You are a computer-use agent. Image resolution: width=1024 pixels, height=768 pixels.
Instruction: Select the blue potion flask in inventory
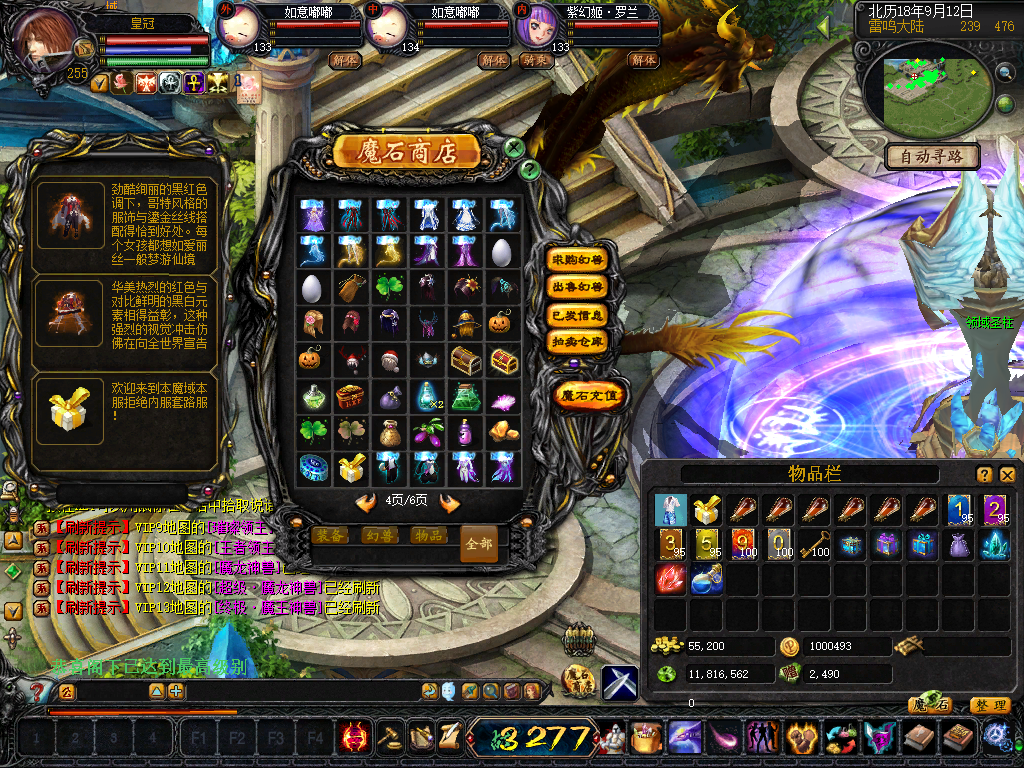pos(706,579)
